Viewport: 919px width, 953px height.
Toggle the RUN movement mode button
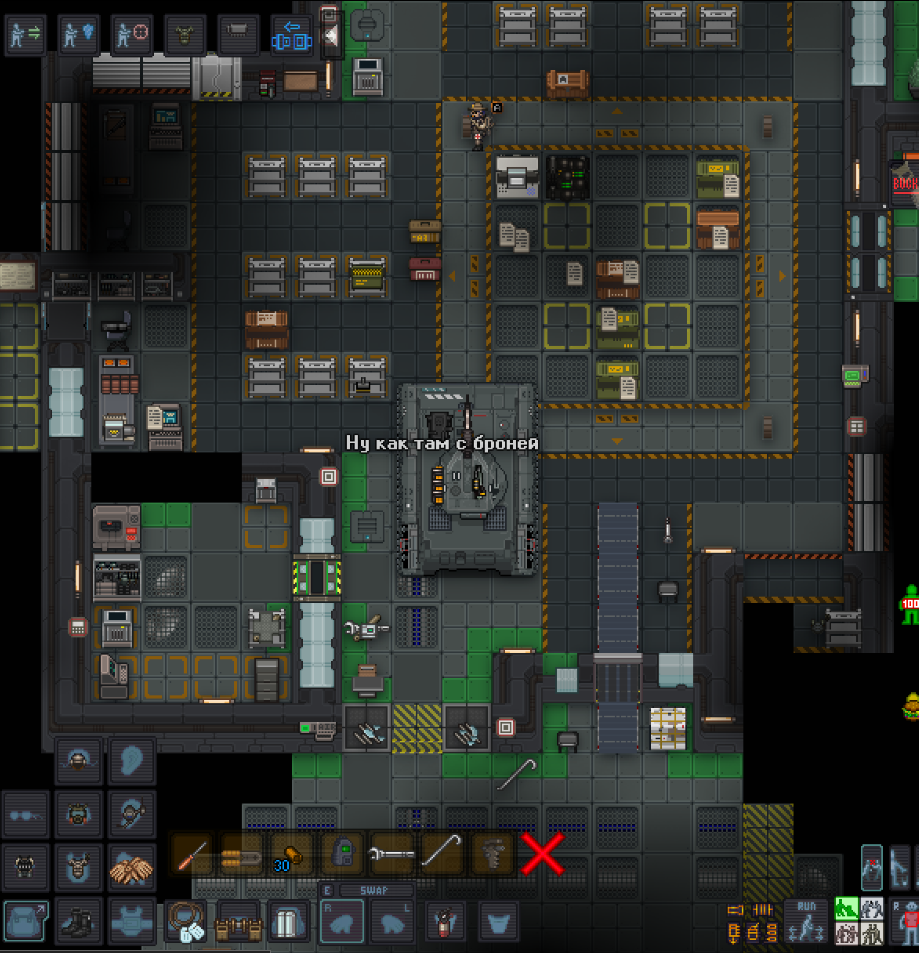coord(805,920)
